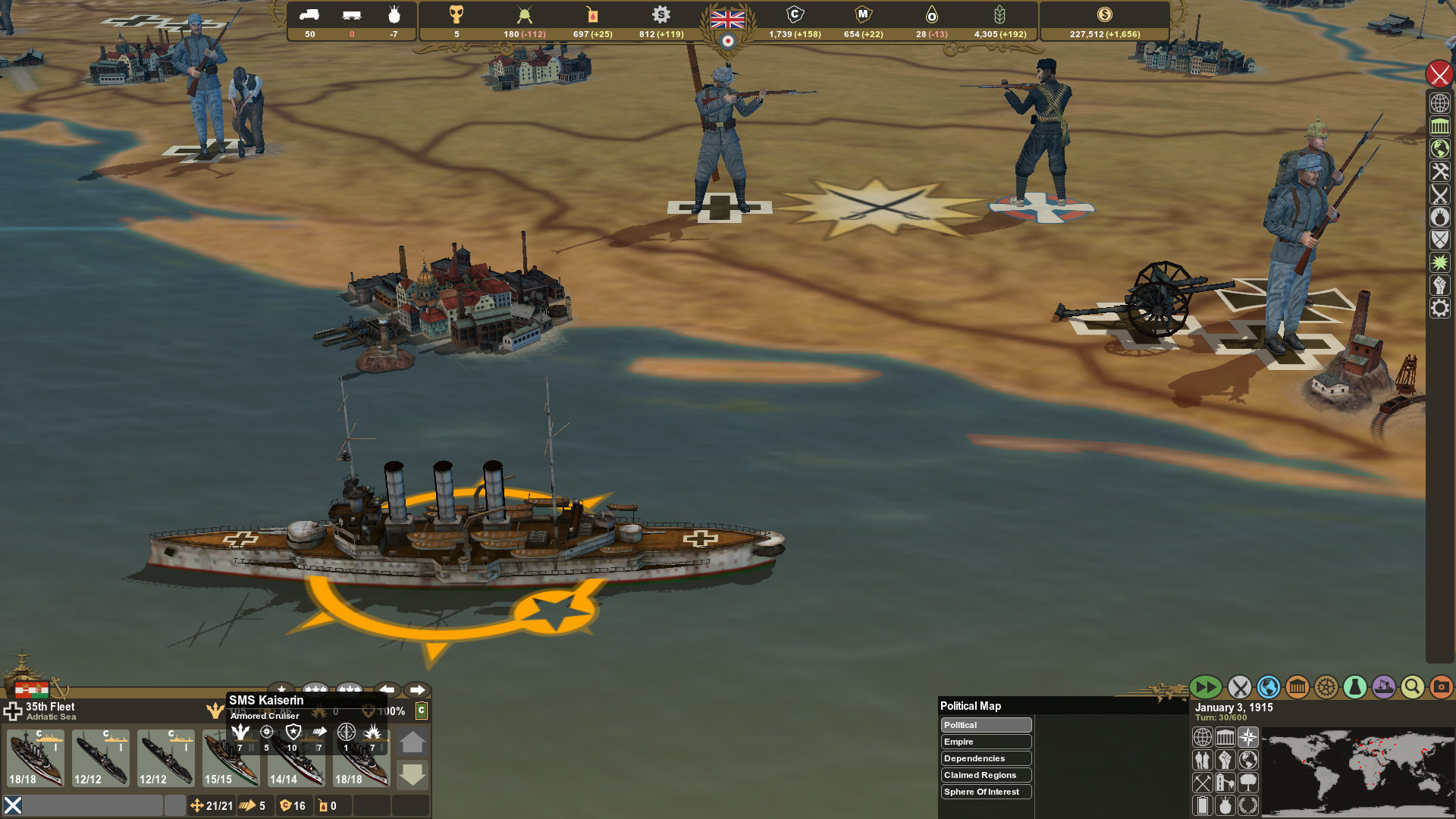Collapse fleet panel using green down arrow
The height and width of the screenshot is (819, 1456).
coord(413,775)
